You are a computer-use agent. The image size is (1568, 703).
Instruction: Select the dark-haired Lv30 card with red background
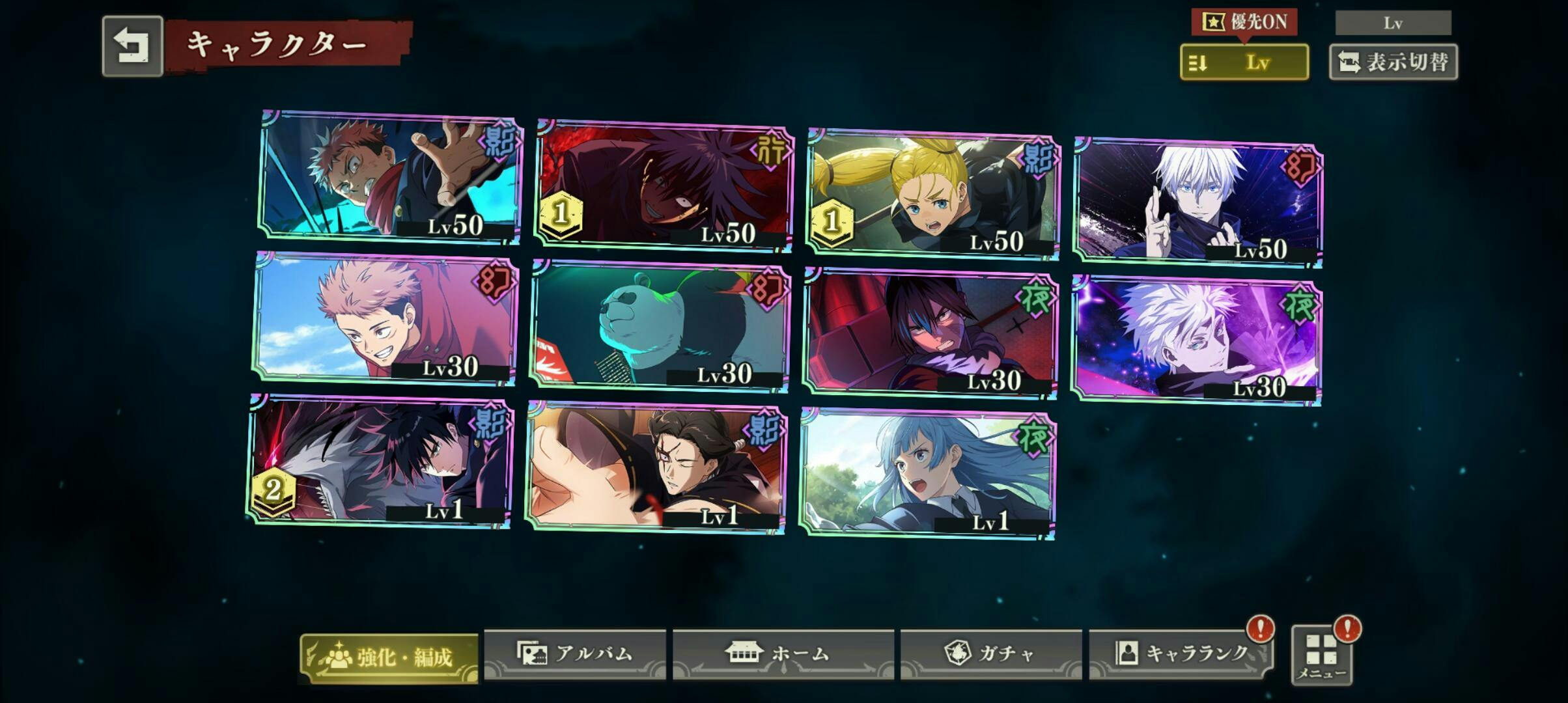[x=930, y=332]
